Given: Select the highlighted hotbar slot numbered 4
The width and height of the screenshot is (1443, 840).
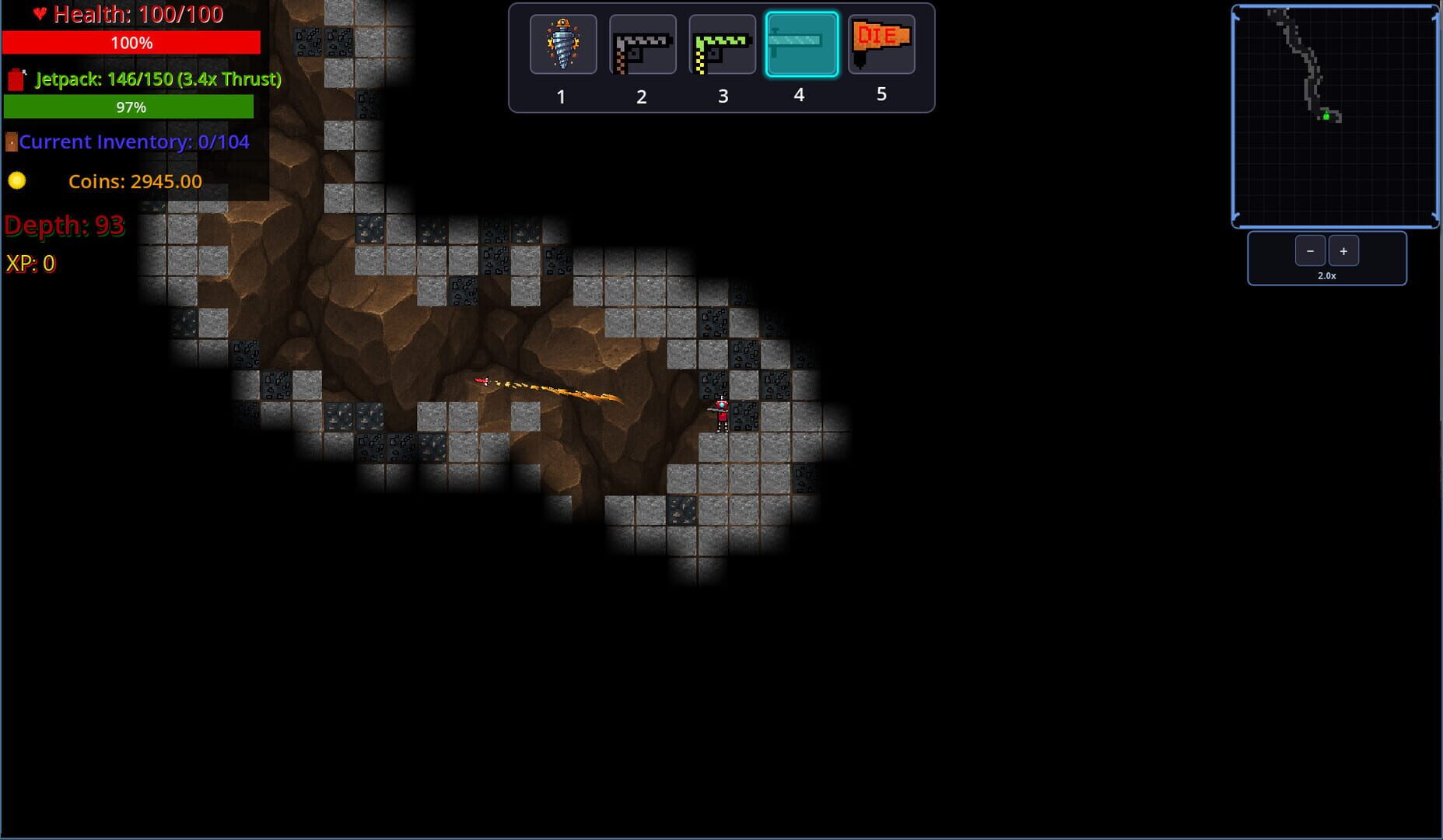Looking at the screenshot, I should [x=800, y=44].
